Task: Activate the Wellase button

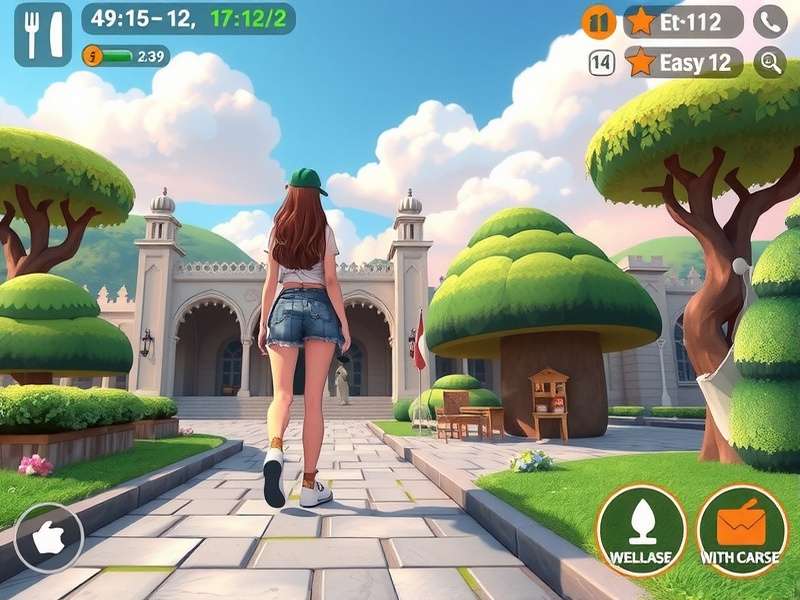Action: point(641,531)
